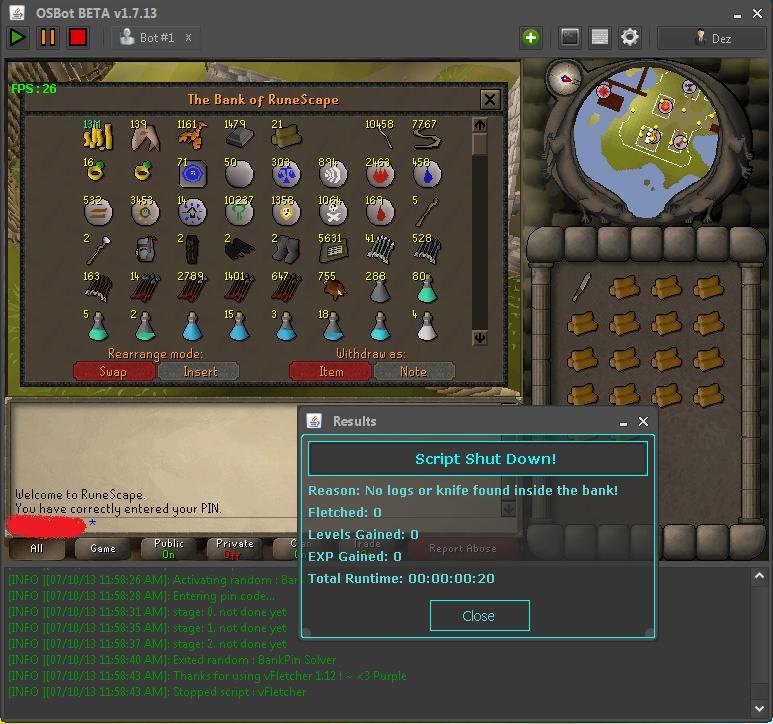Open OSBot settings via the gear icon

click(629, 38)
